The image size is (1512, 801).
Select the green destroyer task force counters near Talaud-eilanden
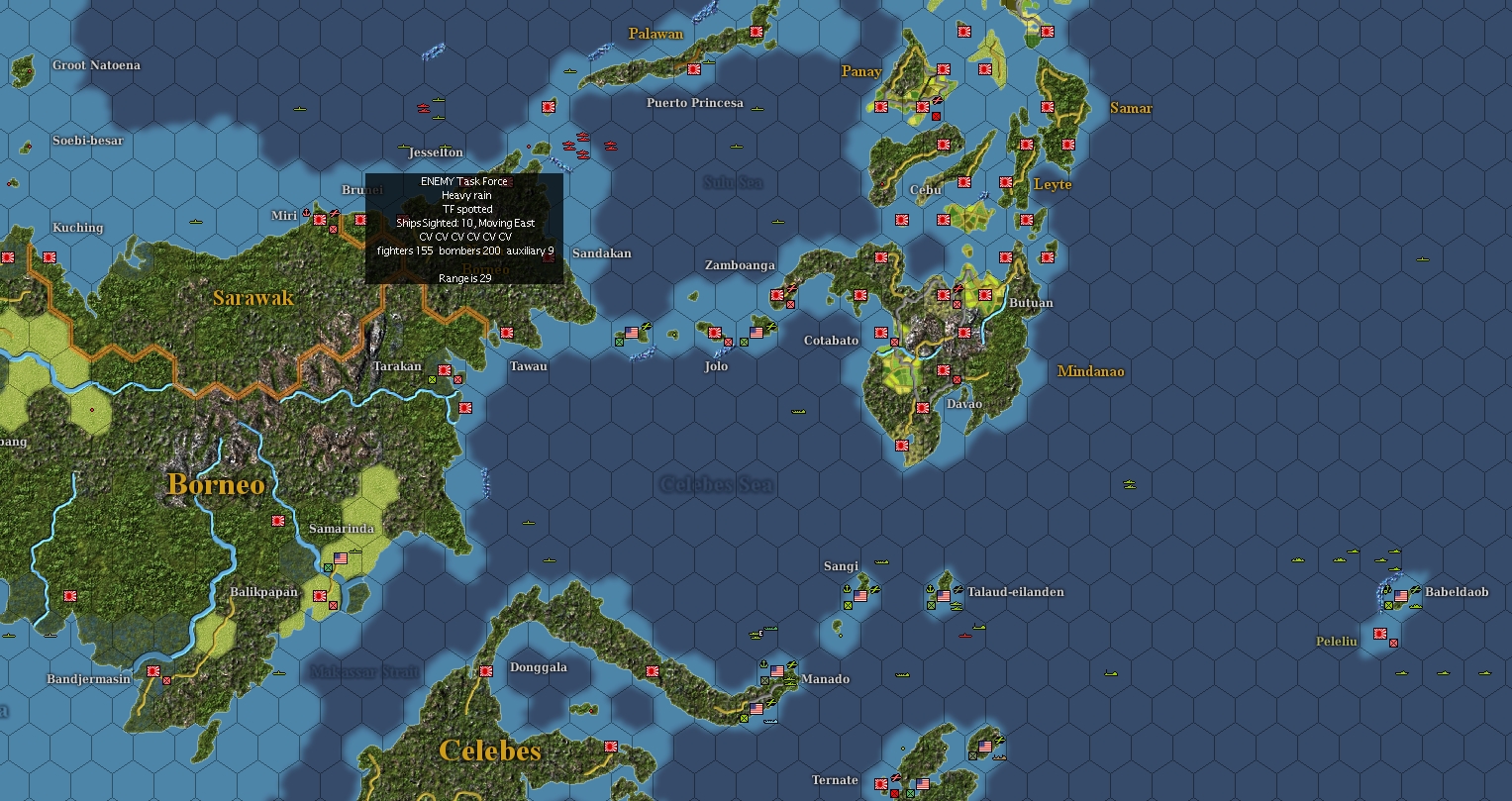(x=958, y=605)
